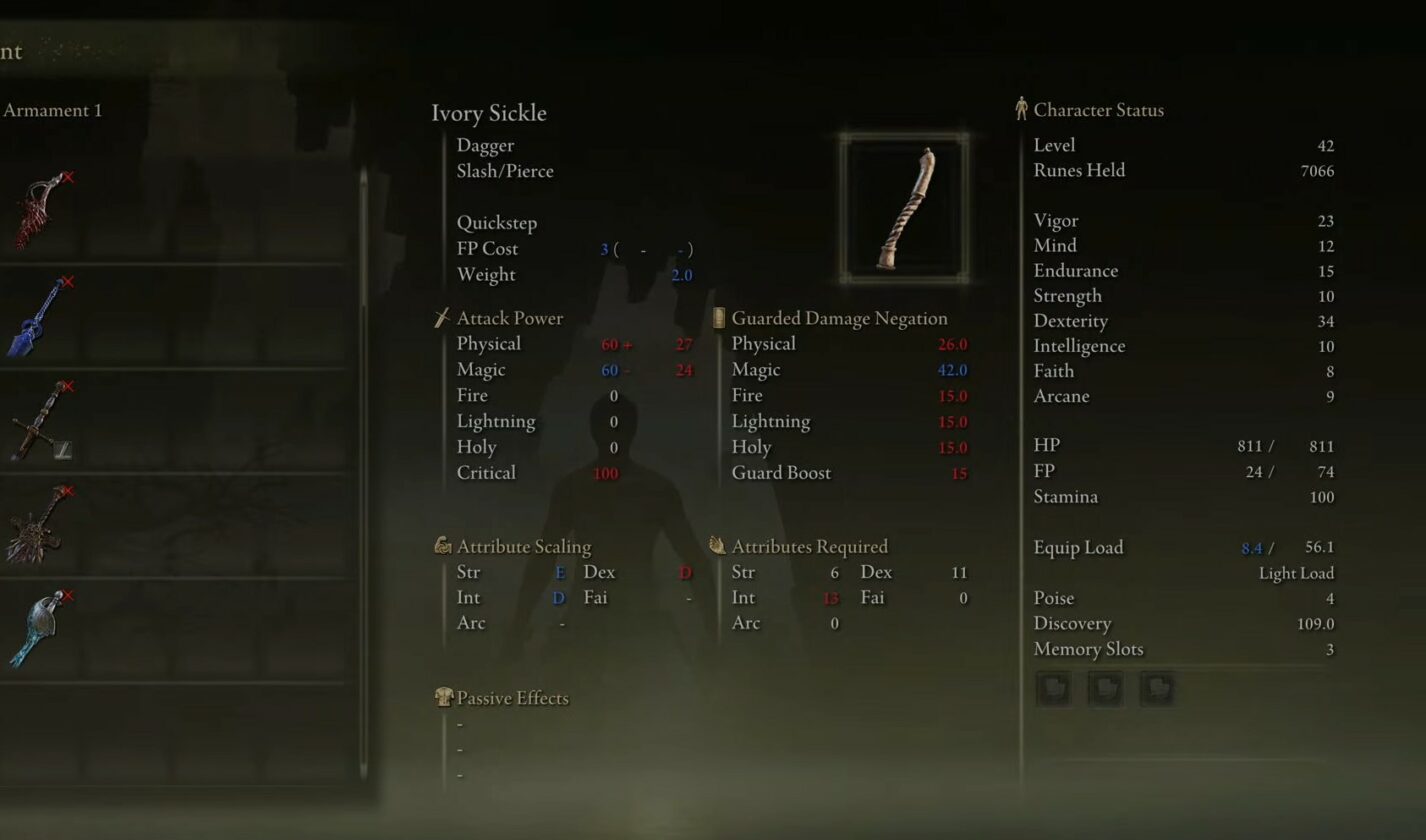Choose the blue crystal sword in the list
Viewport: 1426px width, 840px height.
point(38,317)
